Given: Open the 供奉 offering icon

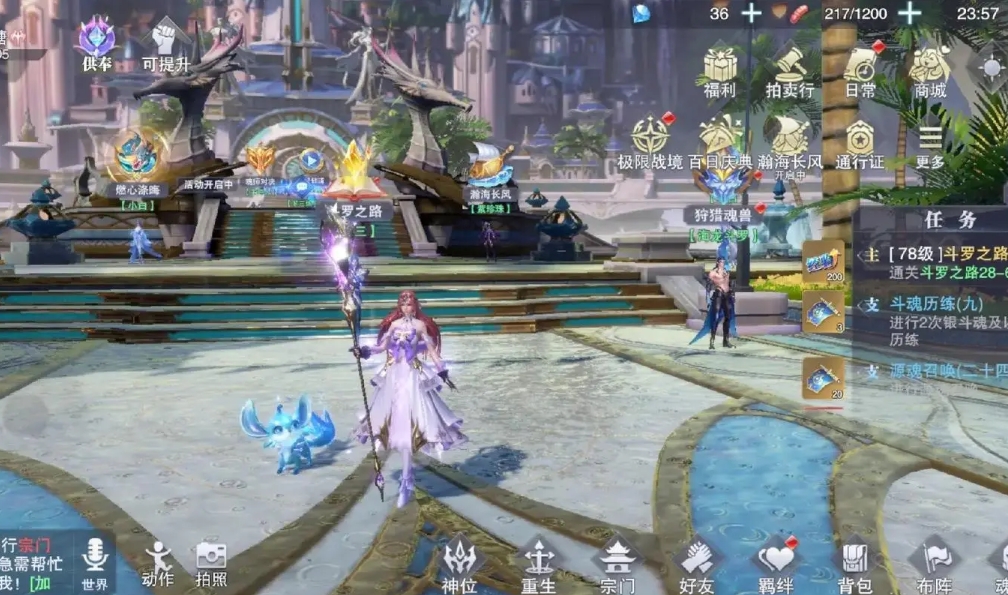Looking at the screenshot, I should tap(97, 40).
